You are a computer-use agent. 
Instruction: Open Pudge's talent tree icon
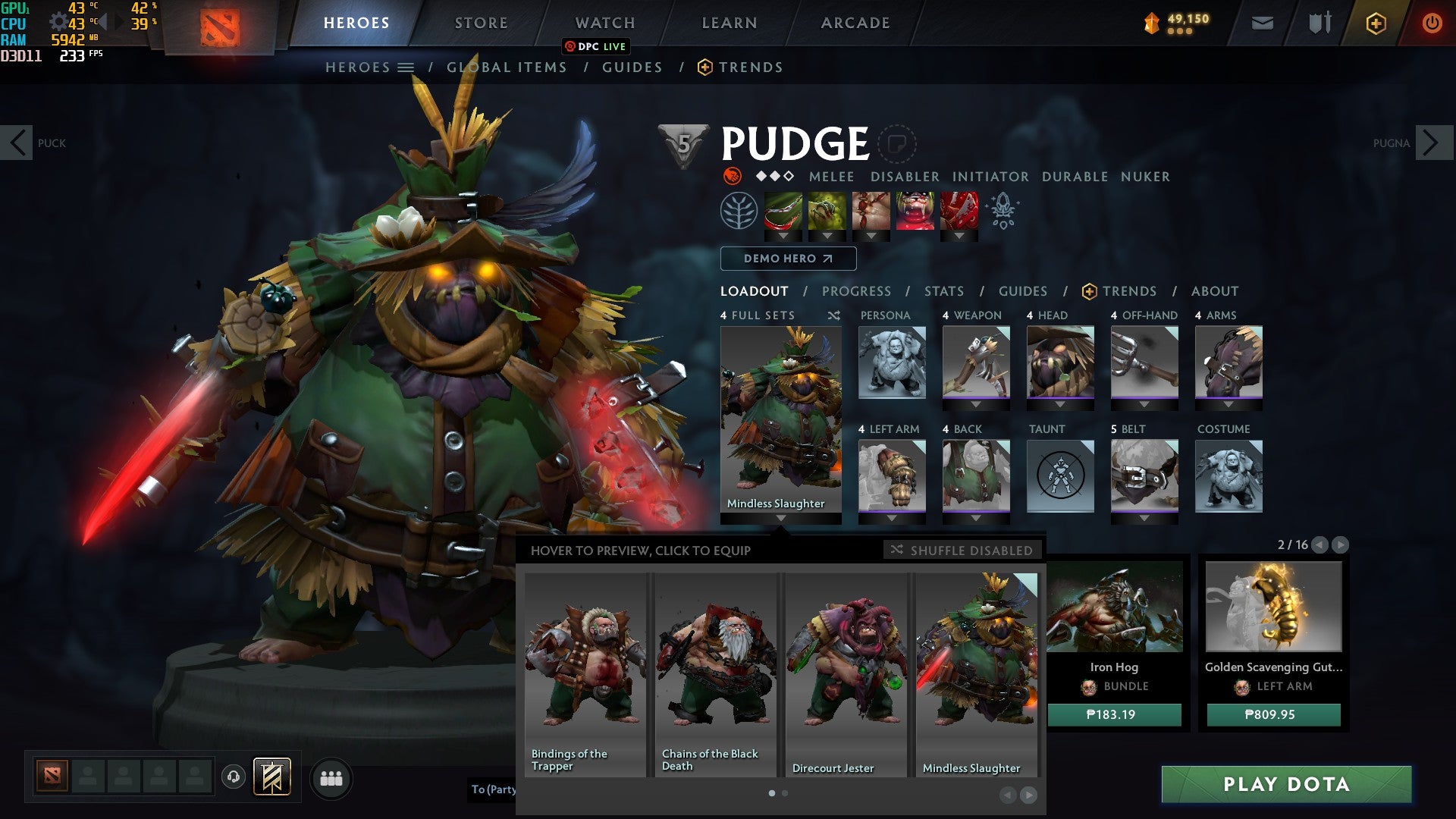(x=739, y=212)
